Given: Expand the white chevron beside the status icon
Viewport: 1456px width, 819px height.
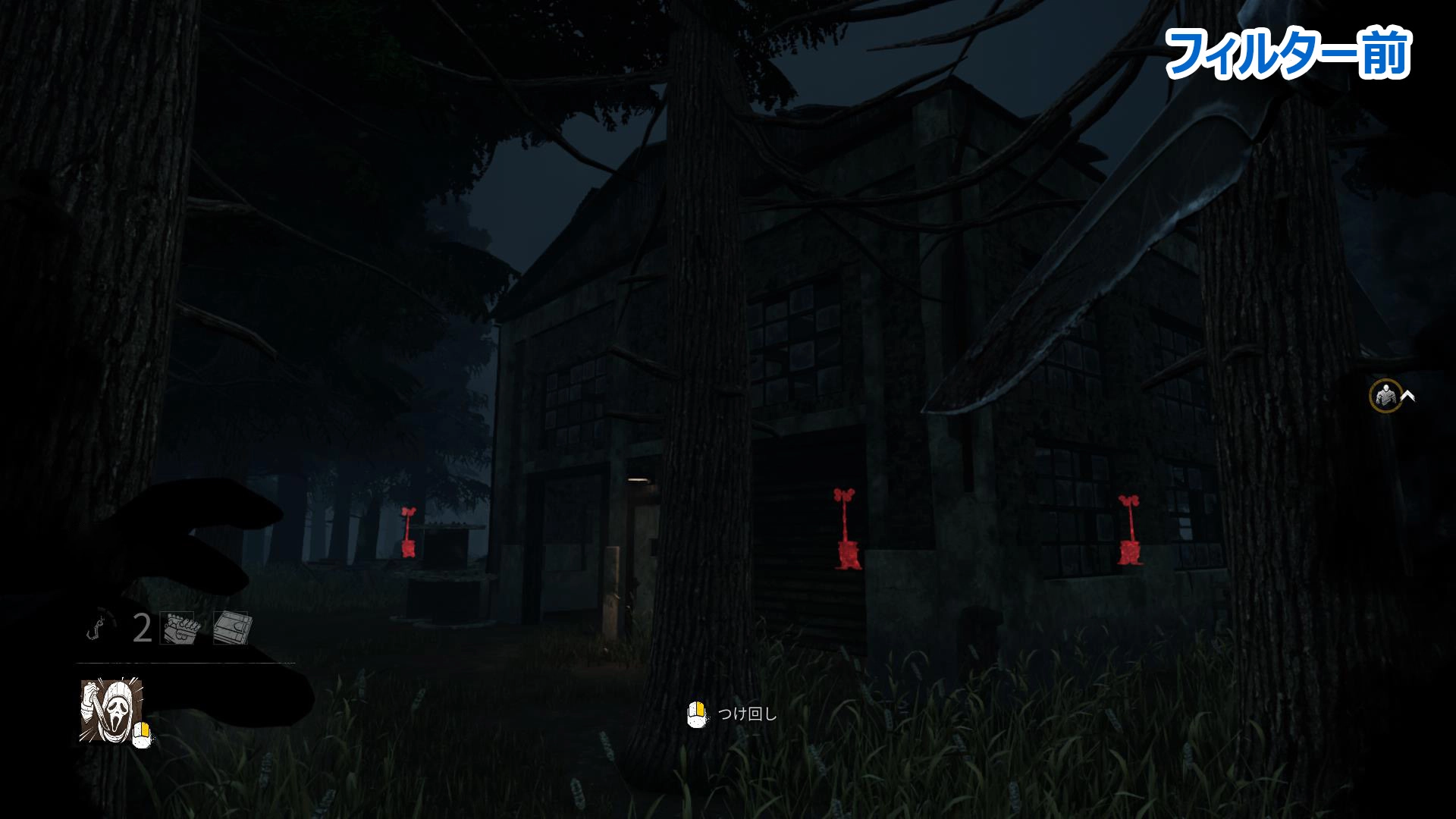Looking at the screenshot, I should pos(1408,395).
